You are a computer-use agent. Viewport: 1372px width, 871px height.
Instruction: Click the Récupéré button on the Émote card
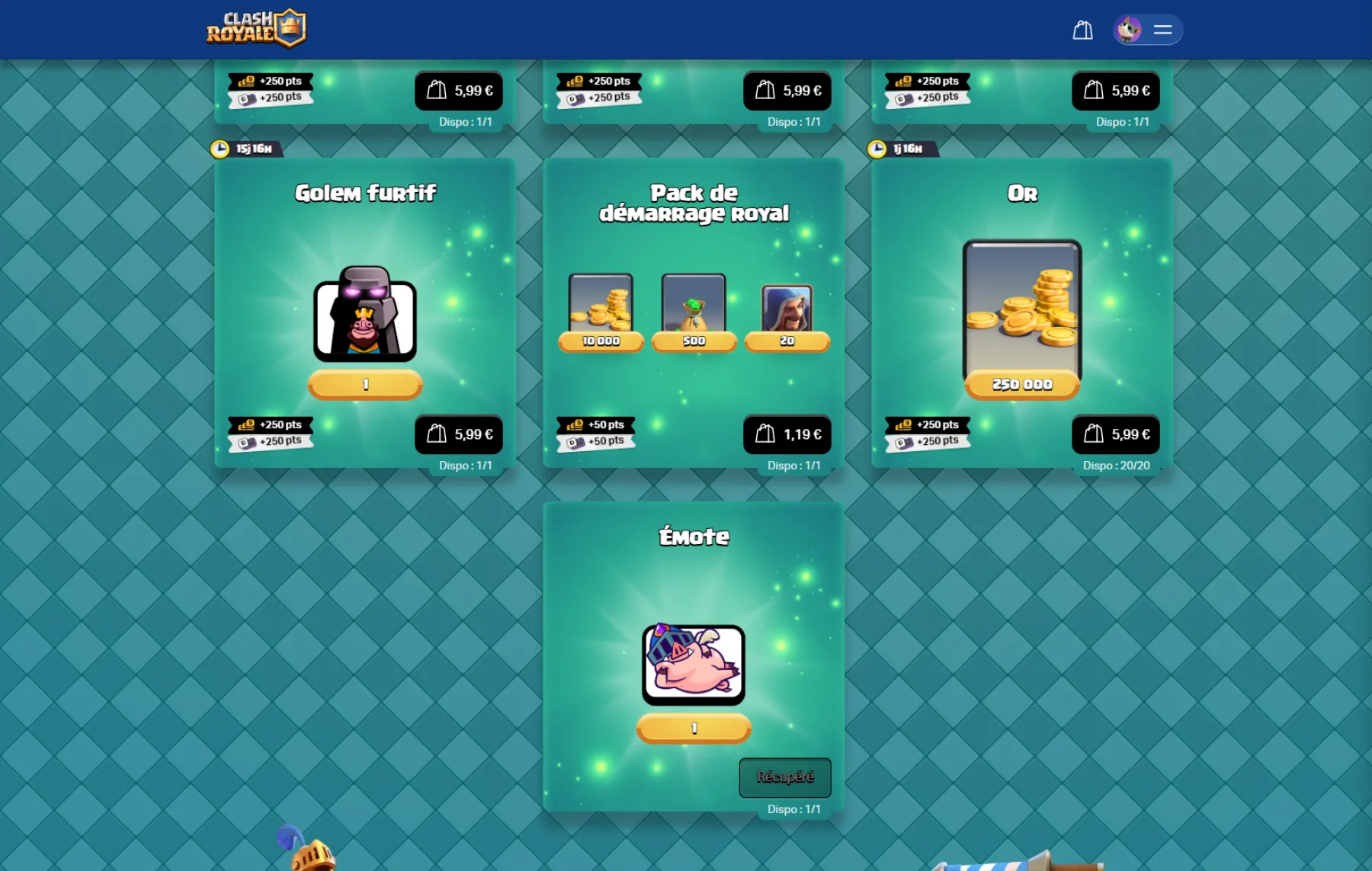[784, 777]
